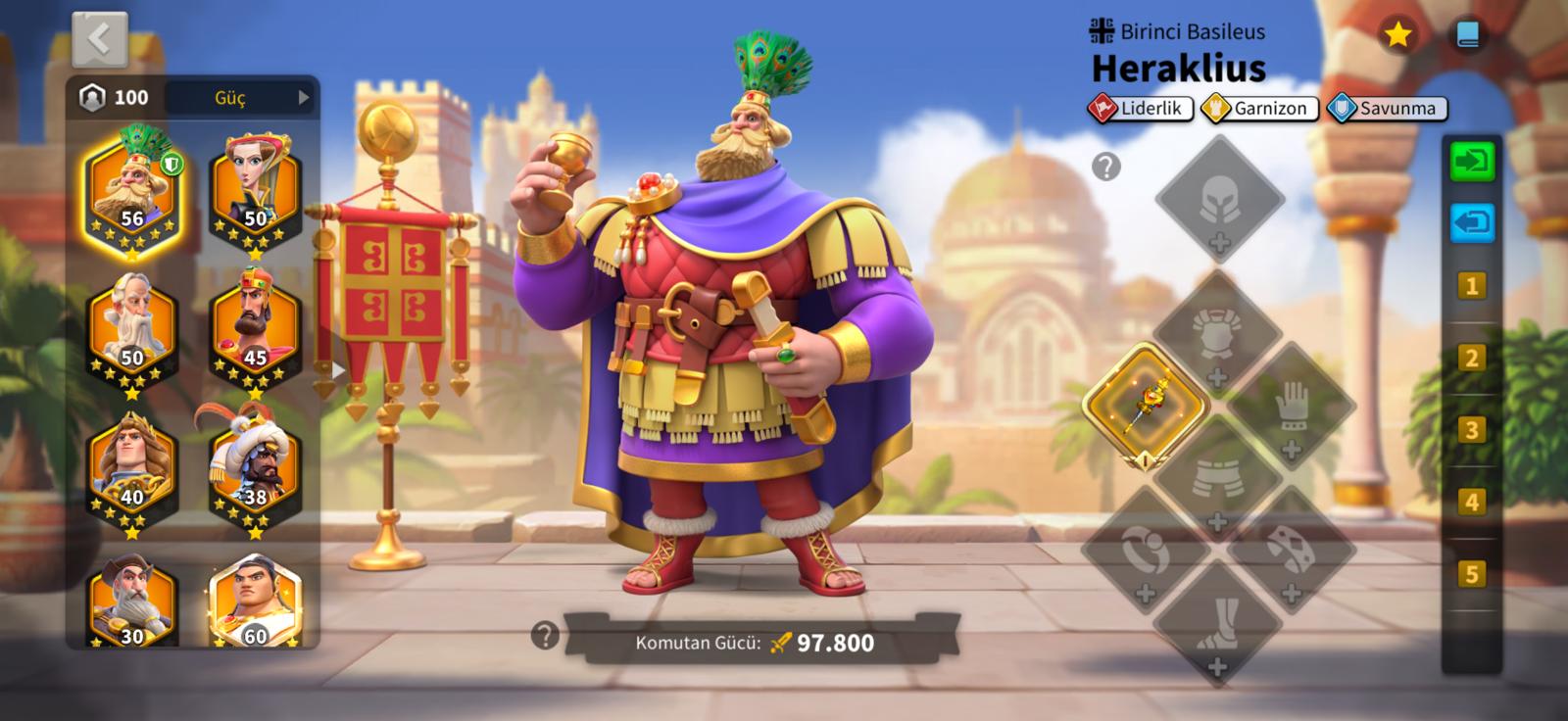Open the blue book info button
Image resolution: width=1568 pixels, height=721 pixels.
1467,35
